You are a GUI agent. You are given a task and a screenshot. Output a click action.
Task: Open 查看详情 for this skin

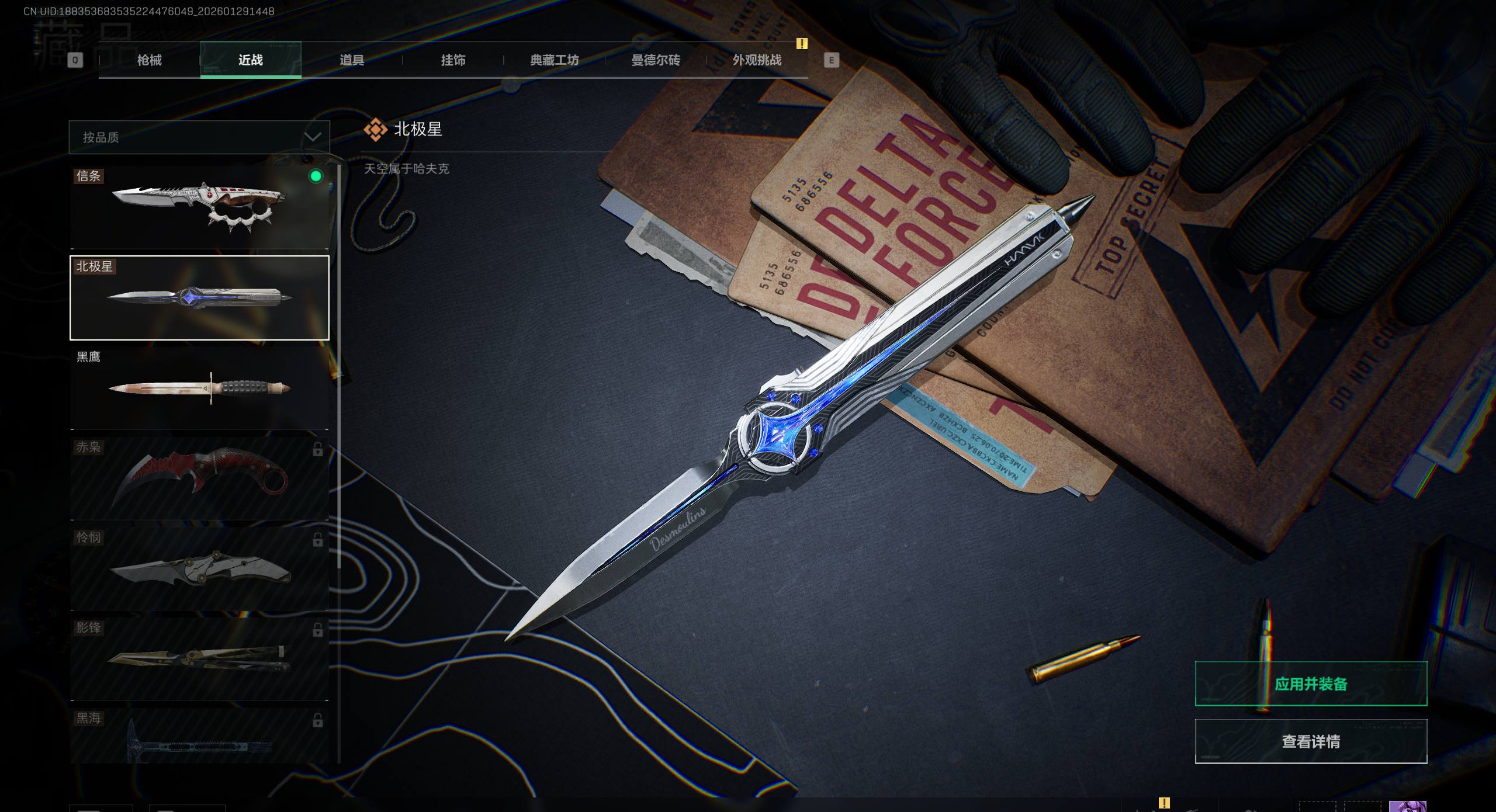coord(1311,741)
